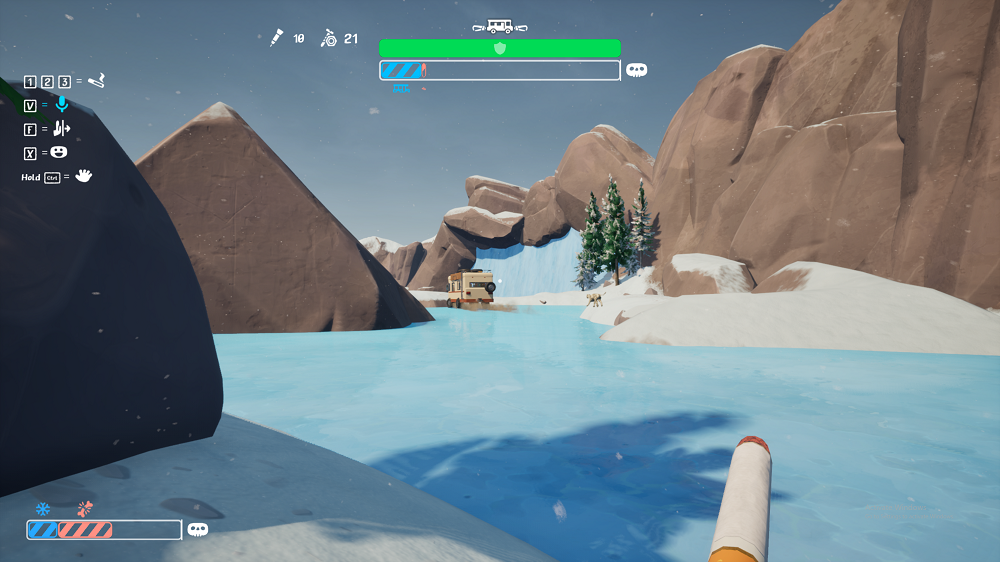Click the skull beside the RV status bar
The image size is (1000, 562).
(636, 70)
